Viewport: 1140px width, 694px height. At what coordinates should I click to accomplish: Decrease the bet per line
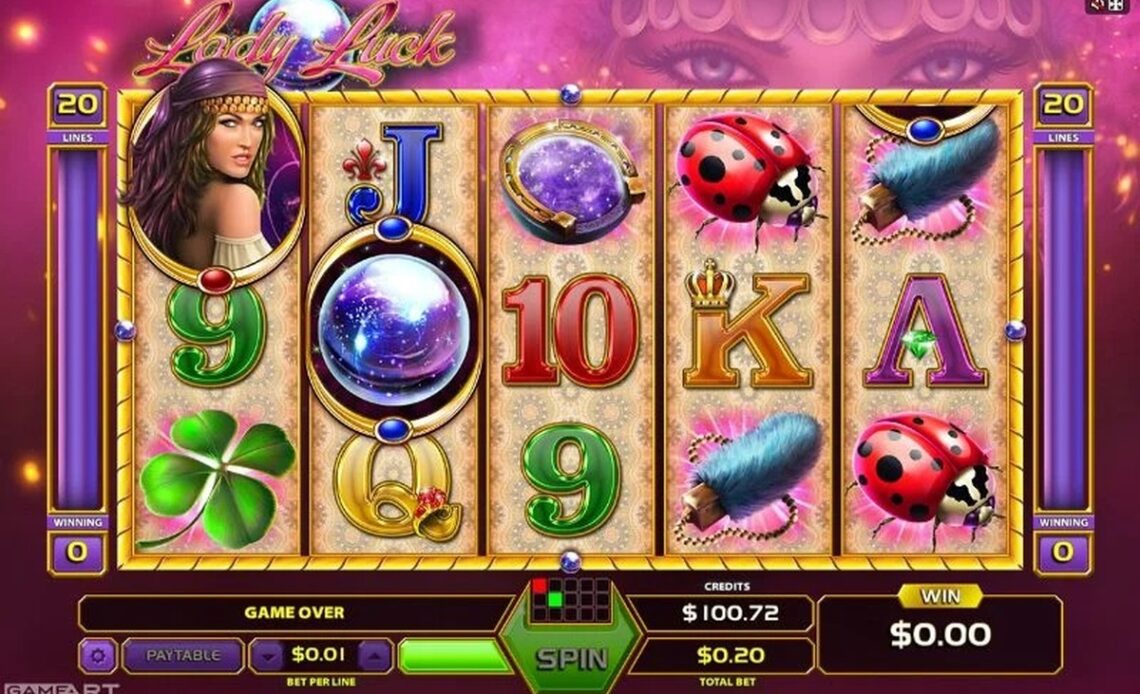pyautogui.click(x=268, y=656)
